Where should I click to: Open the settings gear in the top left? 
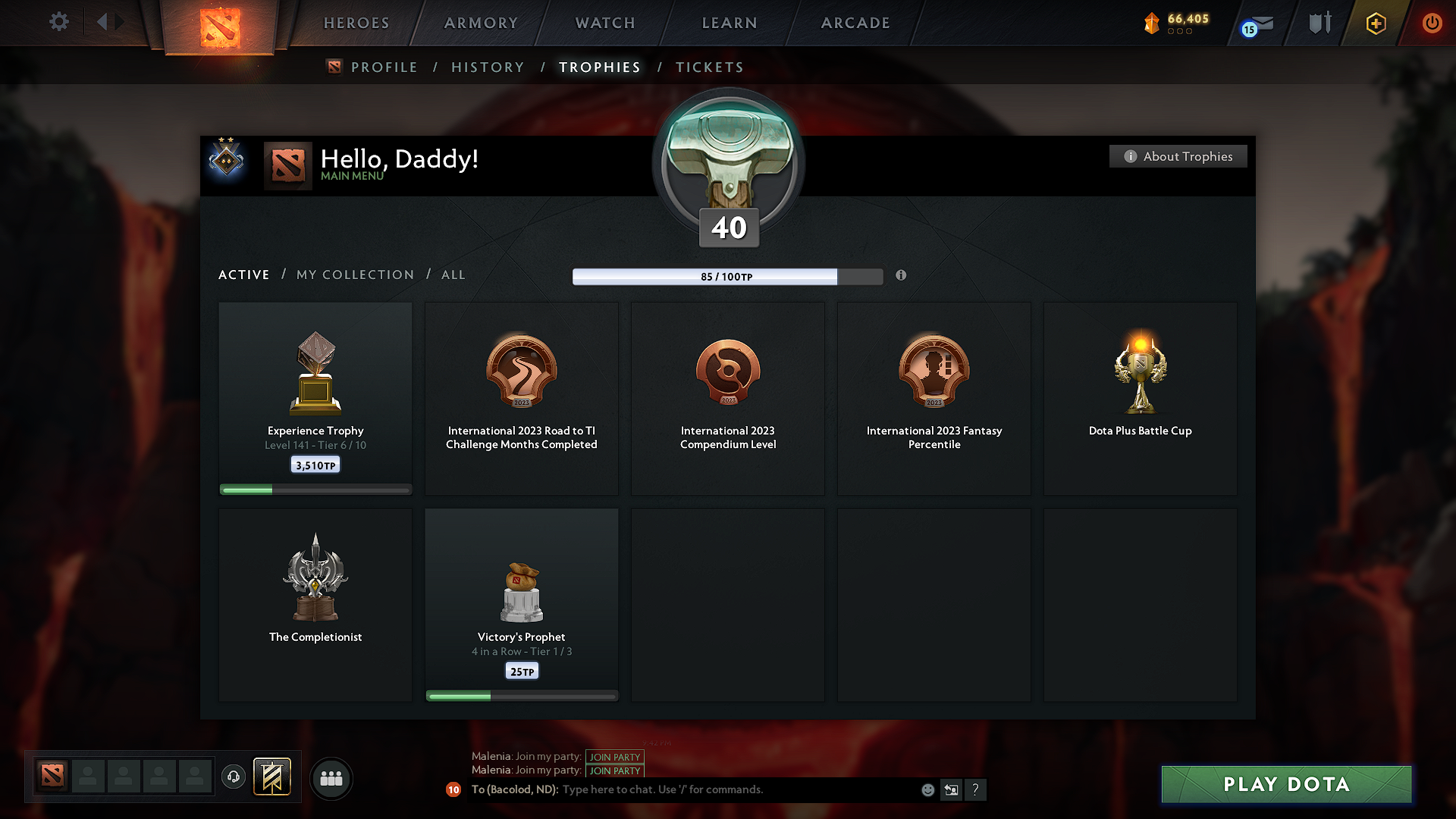(58, 22)
